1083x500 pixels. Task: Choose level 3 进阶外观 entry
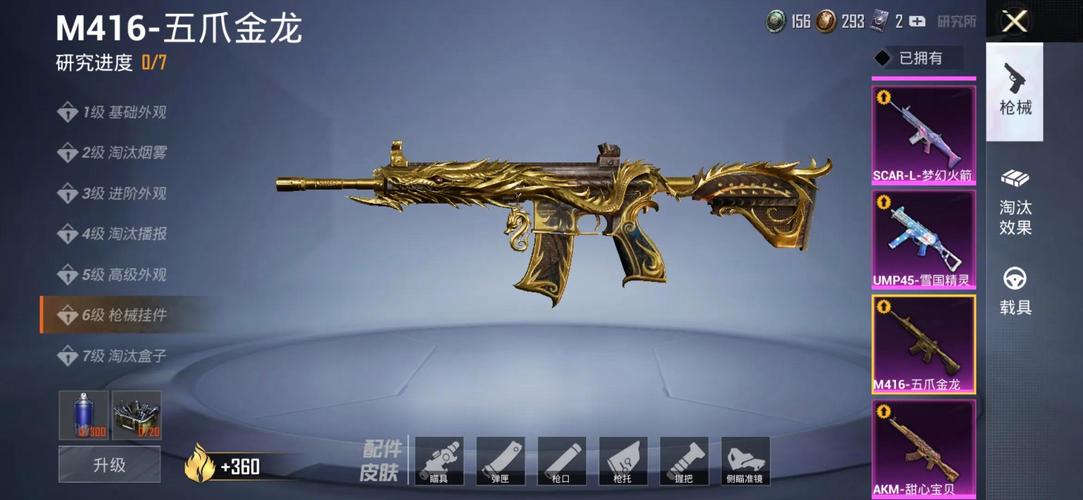tap(113, 193)
